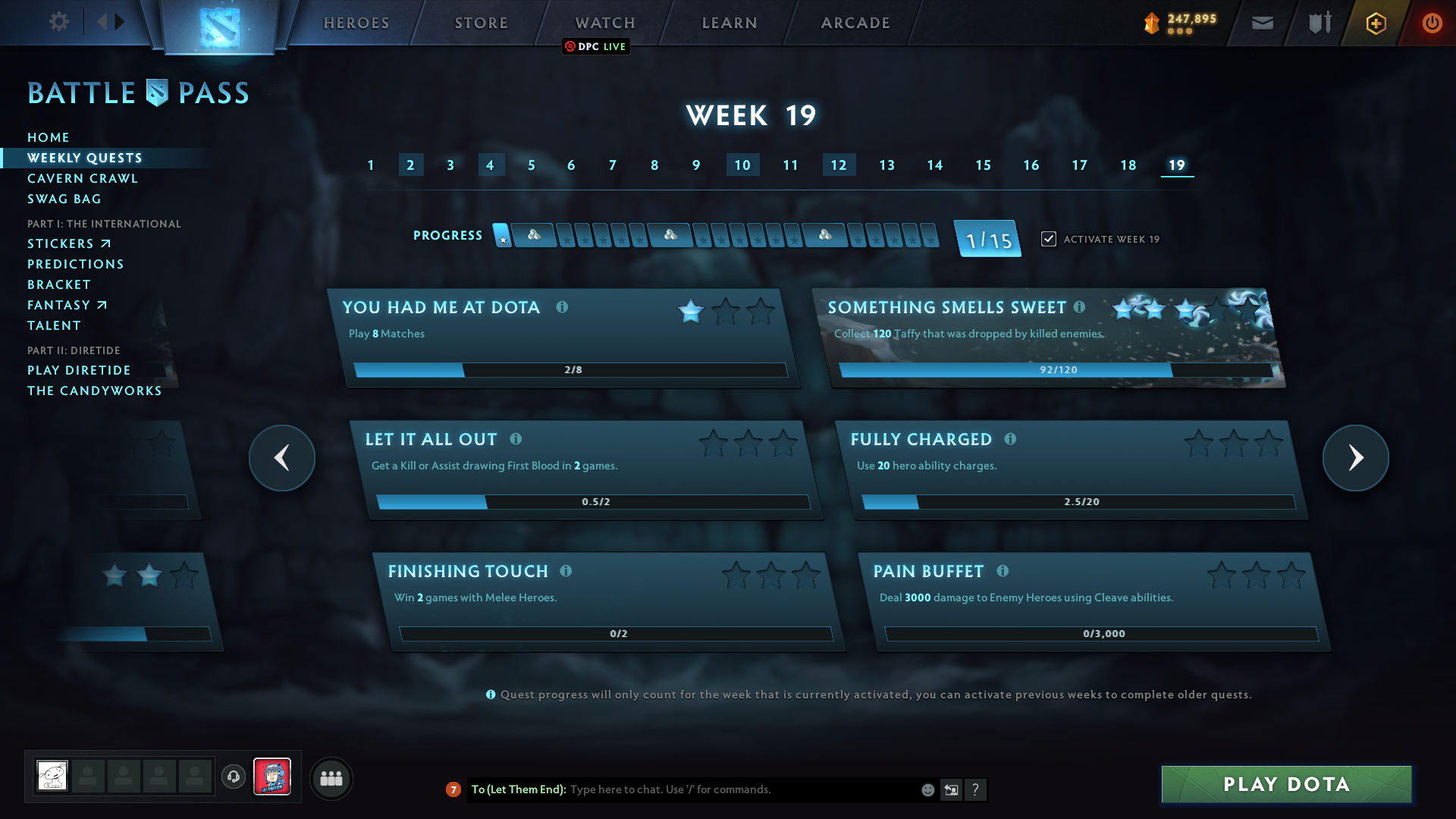Click the red power button icon
The width and height of the screenshot is (1456, 819).
(x=1432, y=23)
